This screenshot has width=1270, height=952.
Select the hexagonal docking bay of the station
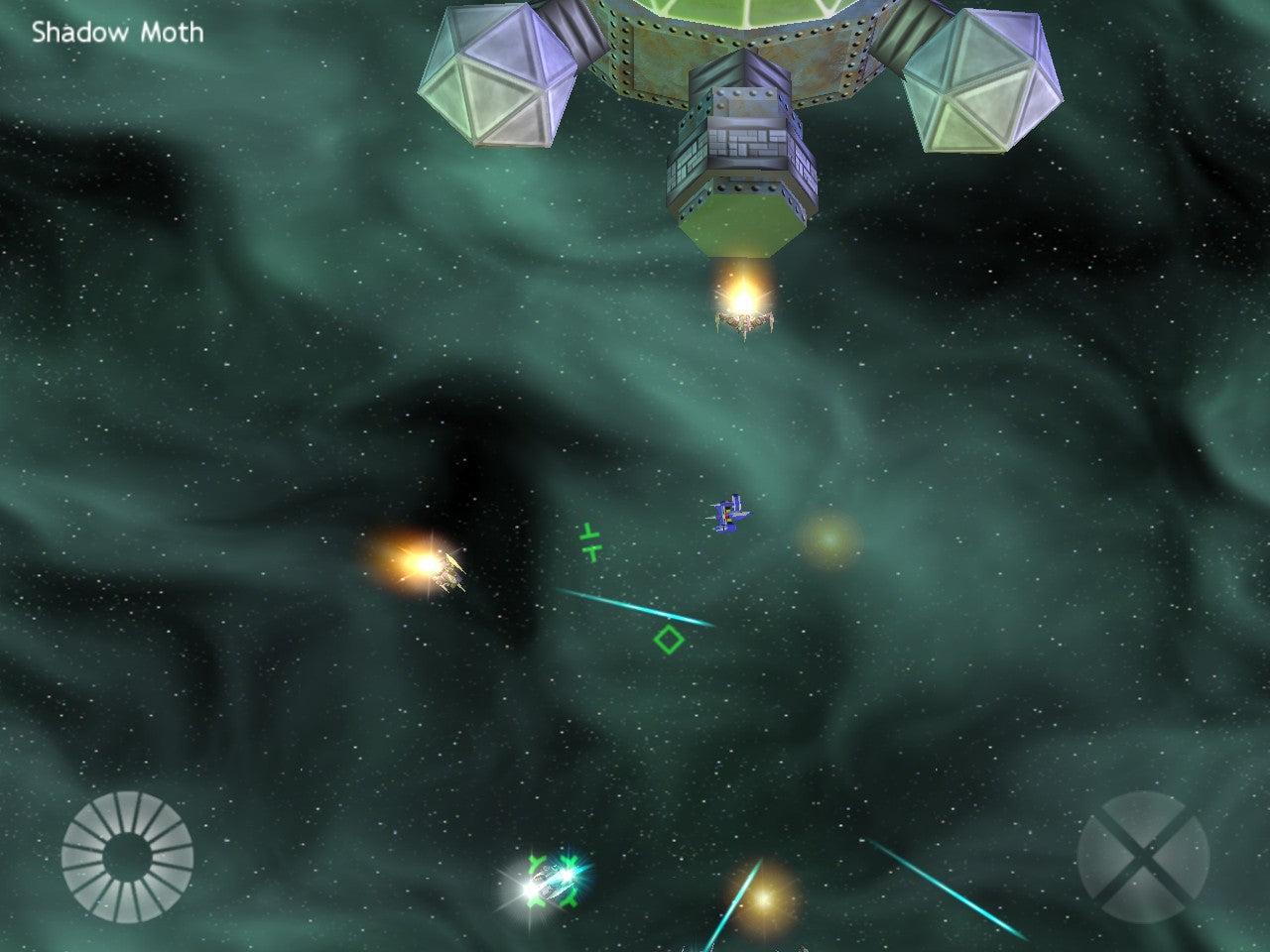pos(742,223)
